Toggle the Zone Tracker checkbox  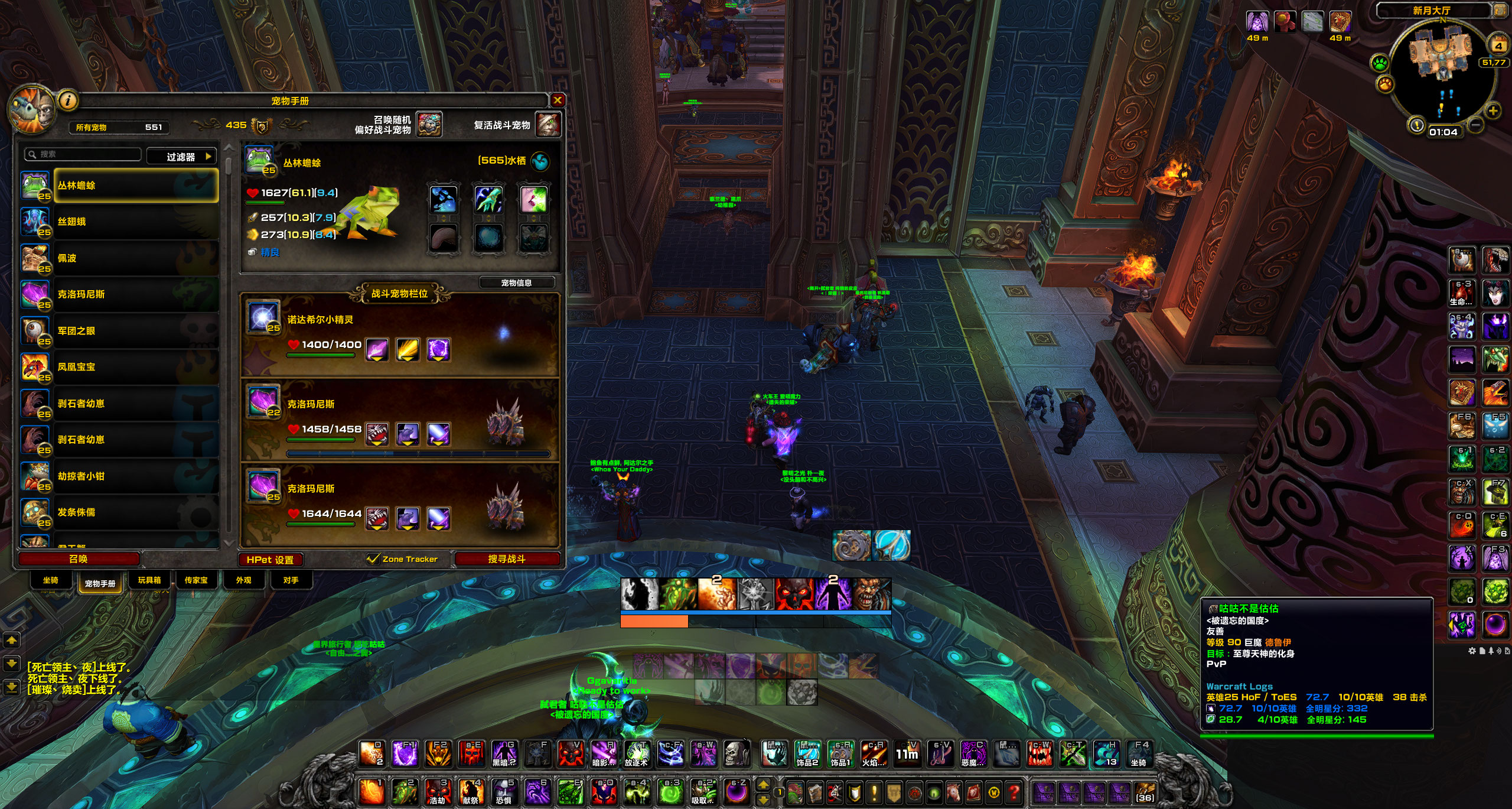click(373, 559)
